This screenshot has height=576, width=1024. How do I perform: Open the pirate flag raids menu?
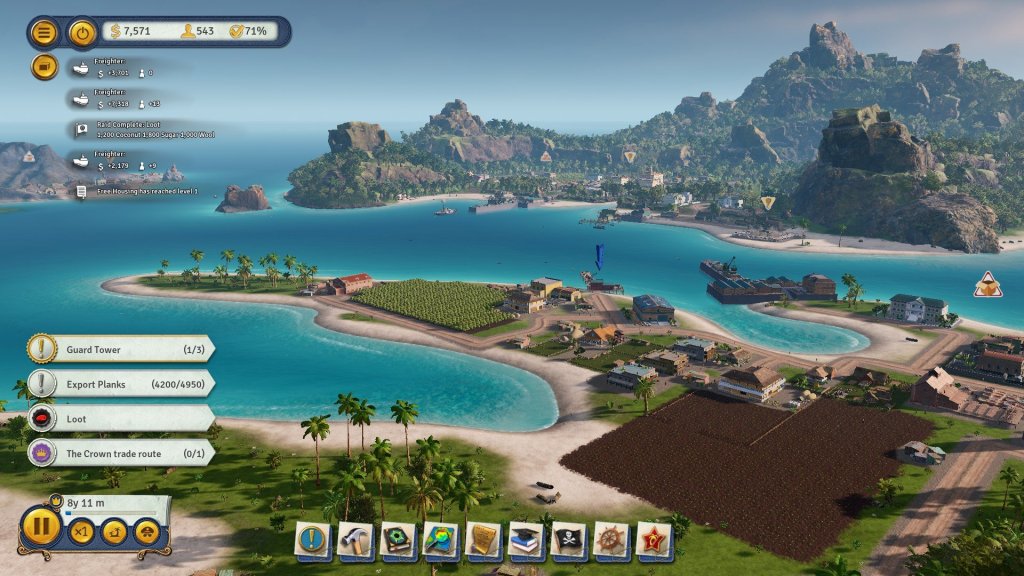(x=569, y=540)
